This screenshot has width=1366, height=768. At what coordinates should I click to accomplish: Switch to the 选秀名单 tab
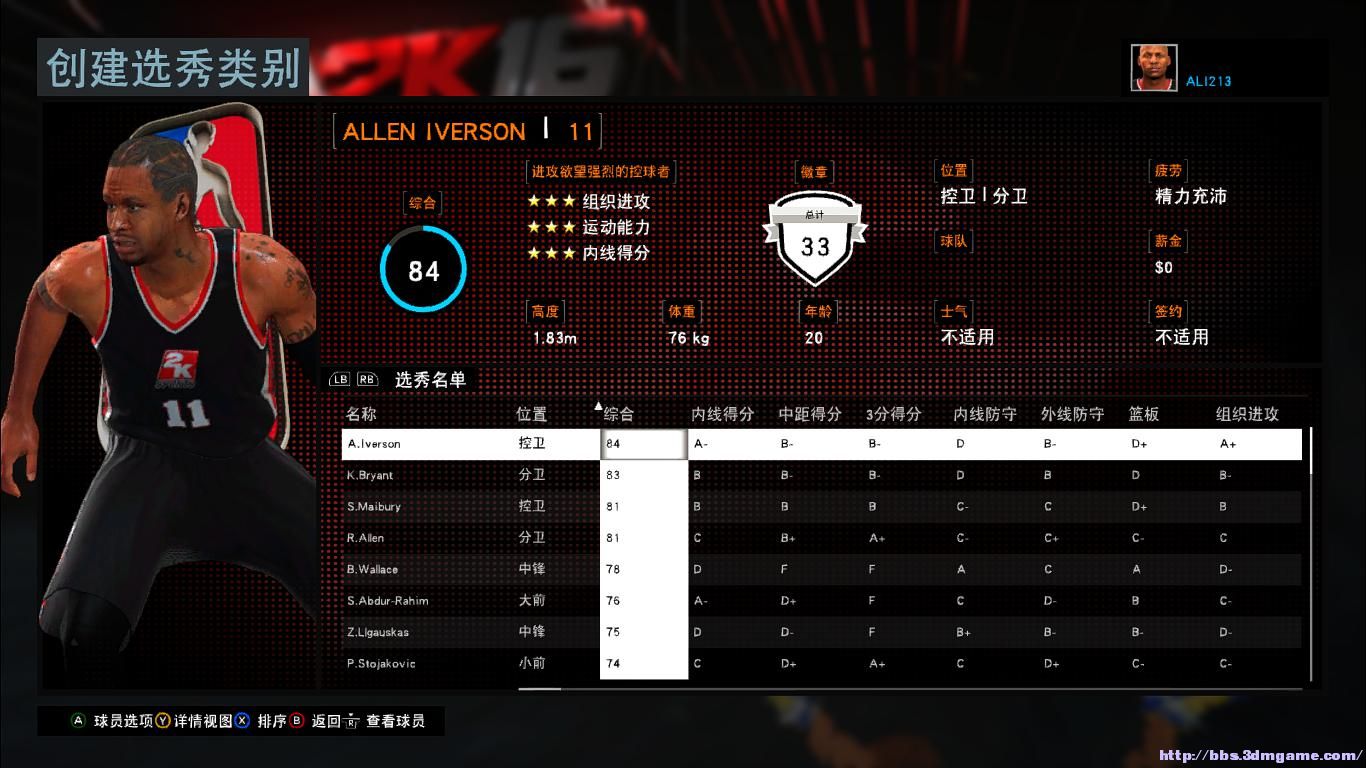tap(430, 380)
